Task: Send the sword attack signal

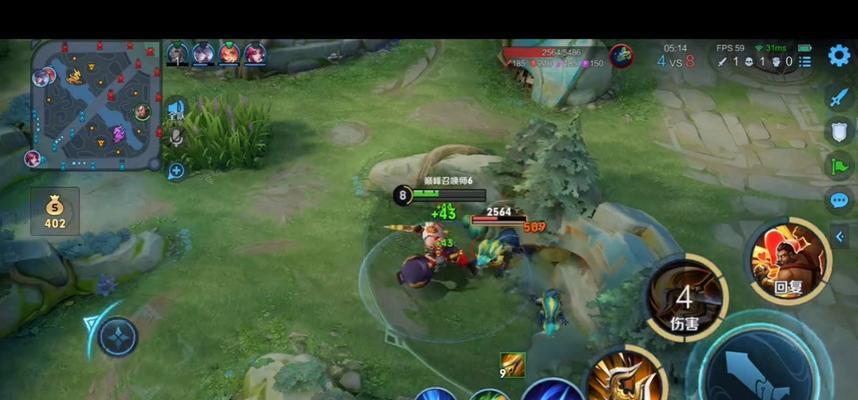Action: click(837, 97)
